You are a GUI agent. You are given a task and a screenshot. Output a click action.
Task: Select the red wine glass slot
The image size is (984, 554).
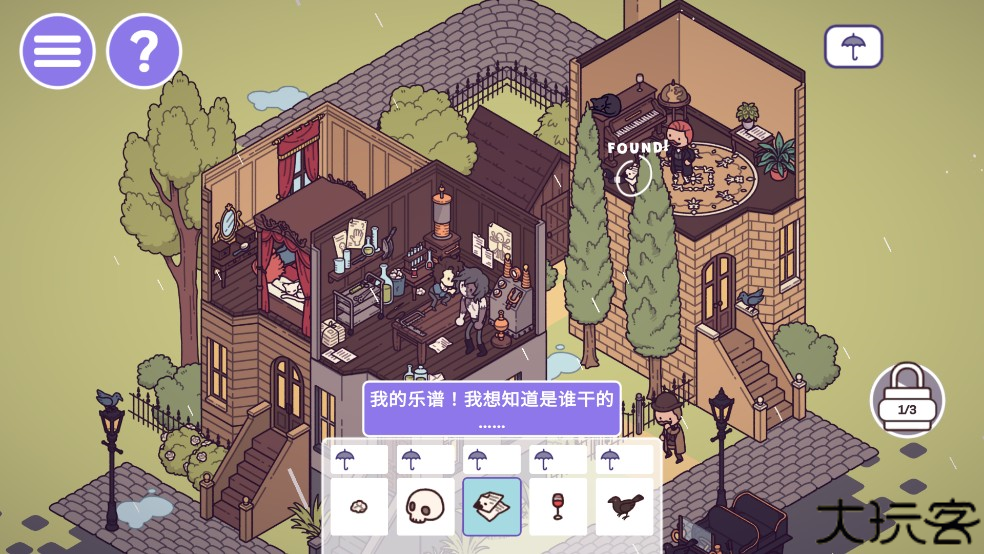pos(558,507)
